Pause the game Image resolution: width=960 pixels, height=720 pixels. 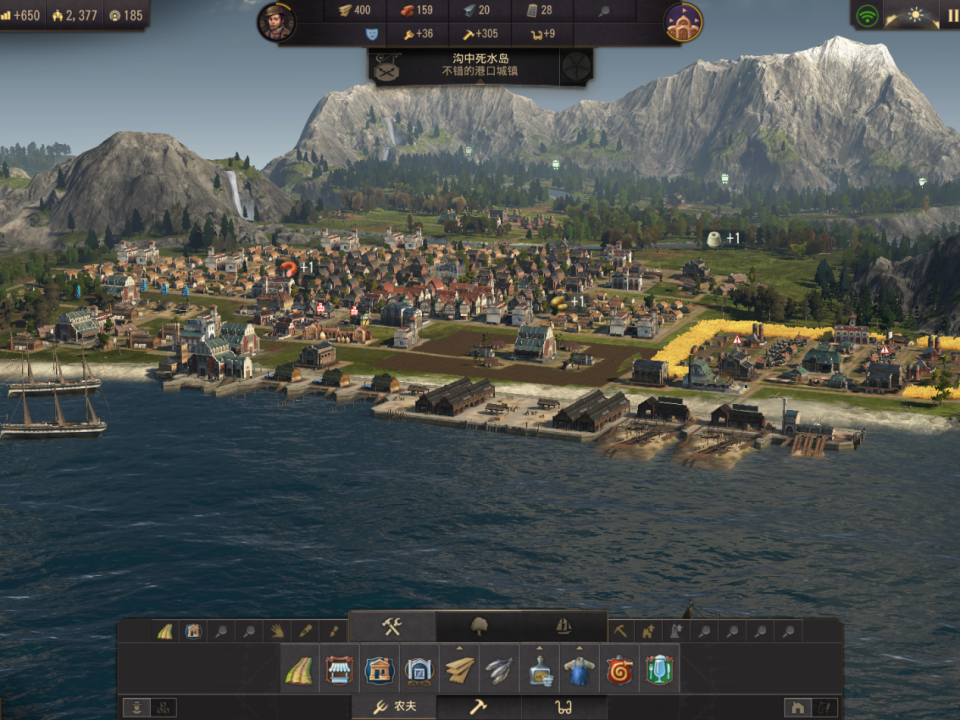[951, 16]
